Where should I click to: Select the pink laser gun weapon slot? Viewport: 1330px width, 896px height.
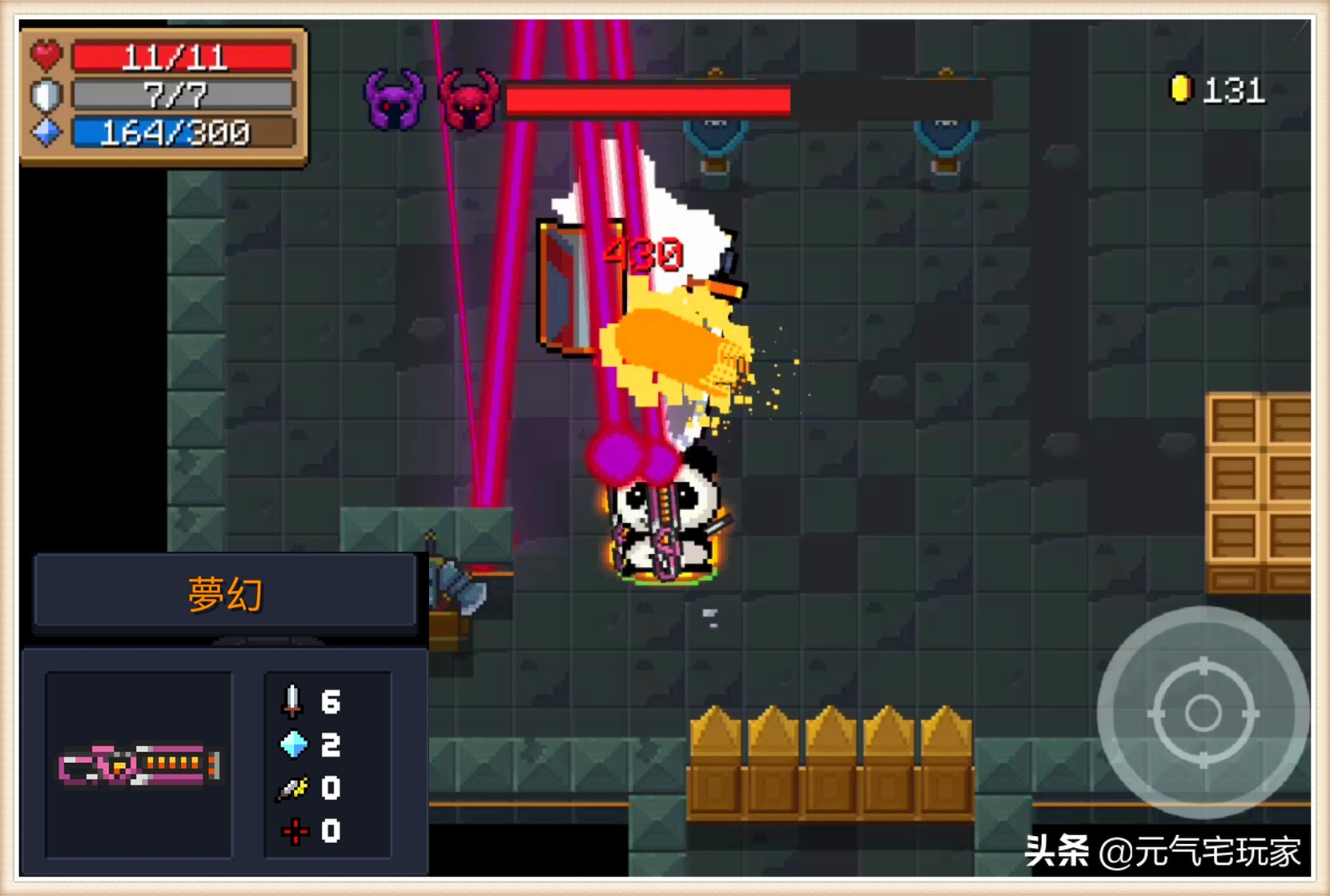pyautogui.click(x=139, y=765)
